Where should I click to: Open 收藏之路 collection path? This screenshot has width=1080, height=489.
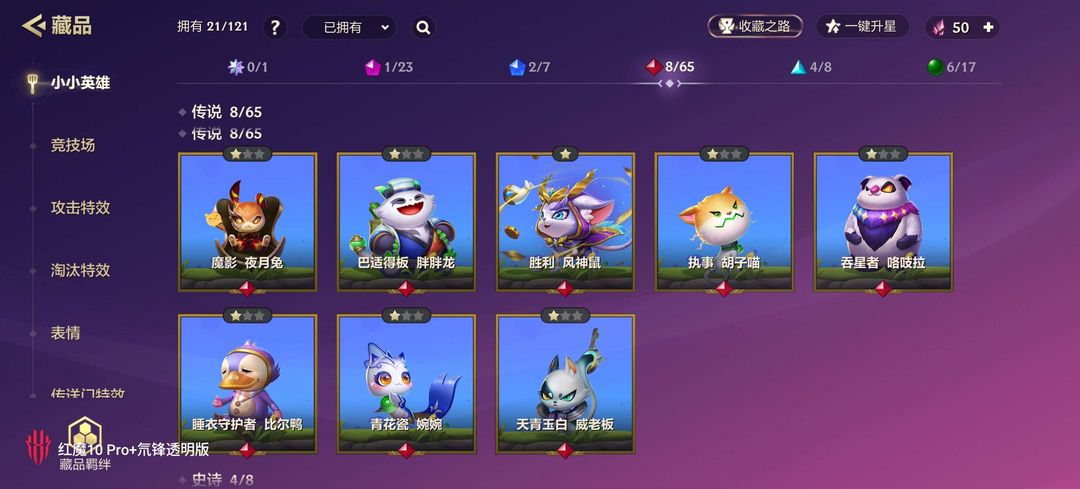click(x=755, y=27)
